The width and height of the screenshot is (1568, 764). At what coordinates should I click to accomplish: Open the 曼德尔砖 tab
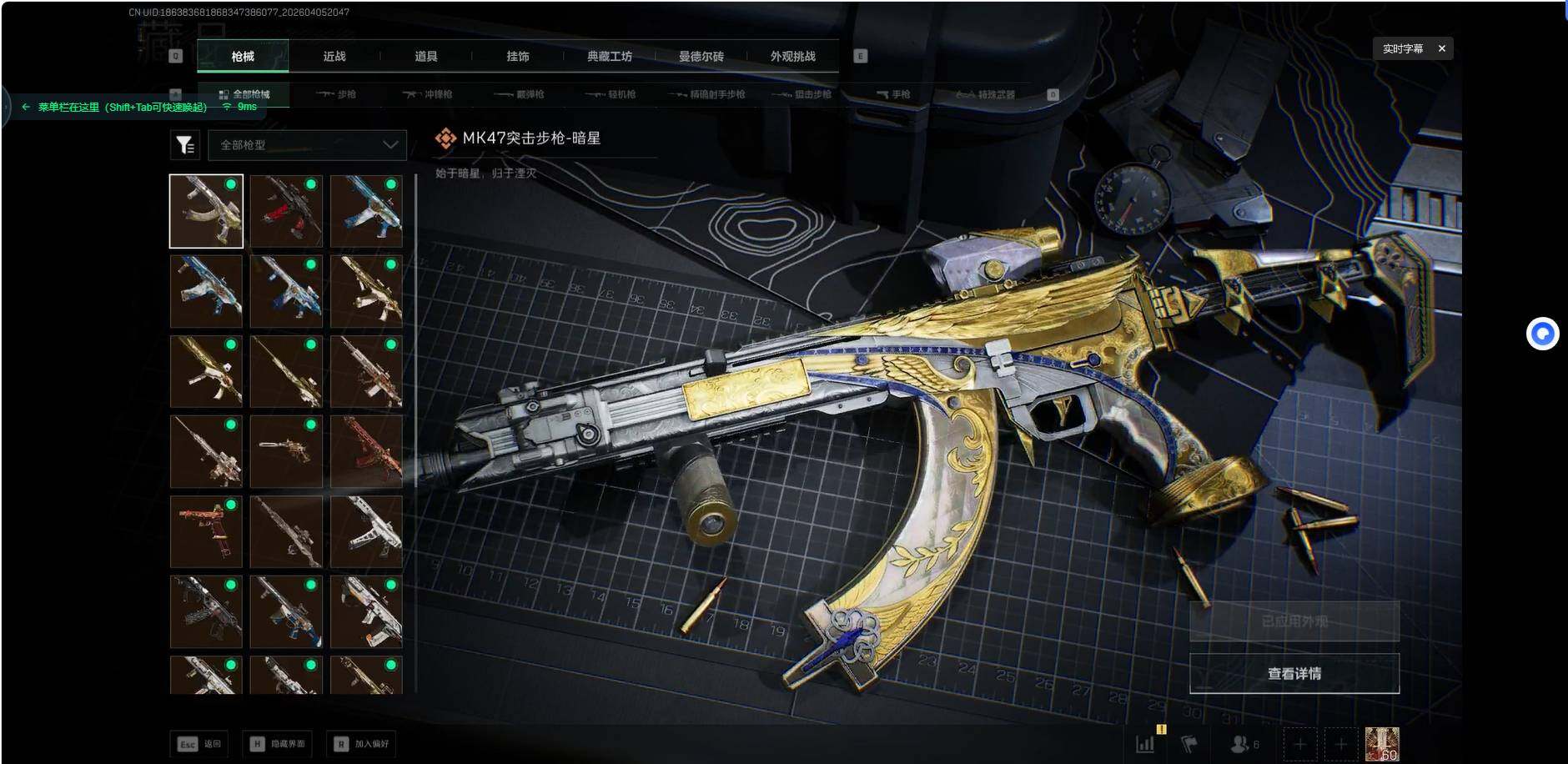[701, 56]
